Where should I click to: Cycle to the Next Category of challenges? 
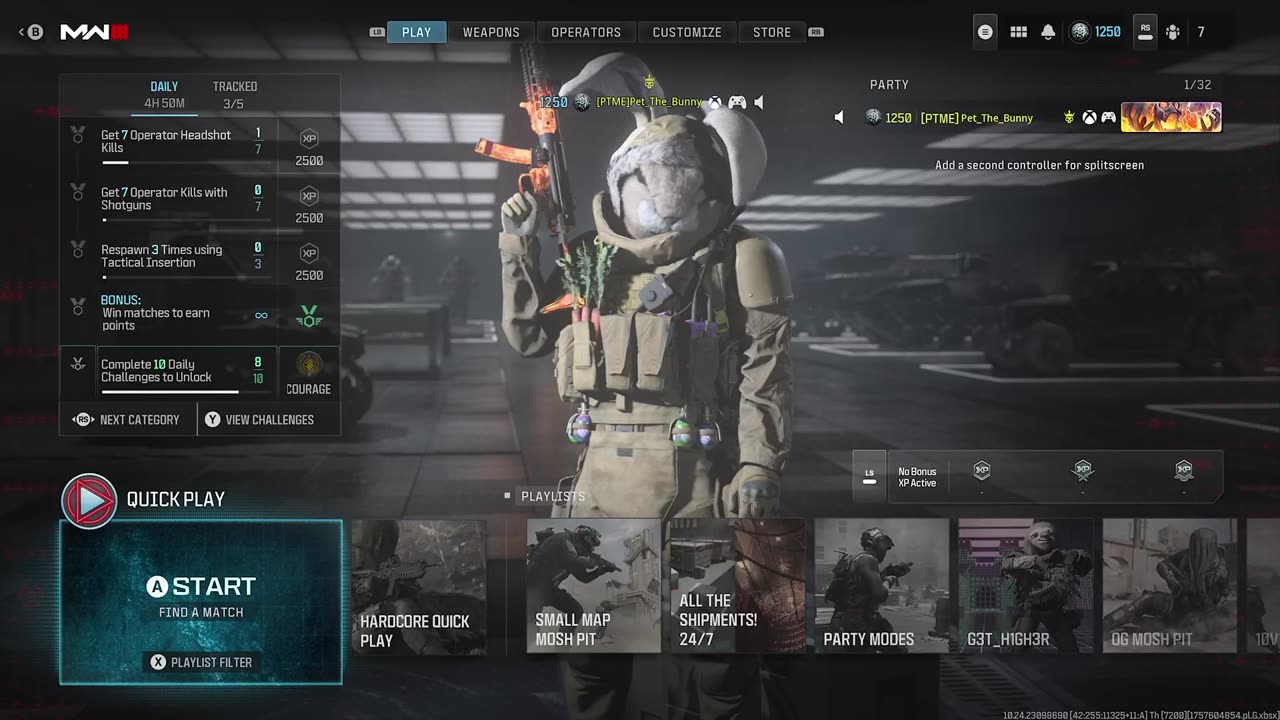pos(127,420)
